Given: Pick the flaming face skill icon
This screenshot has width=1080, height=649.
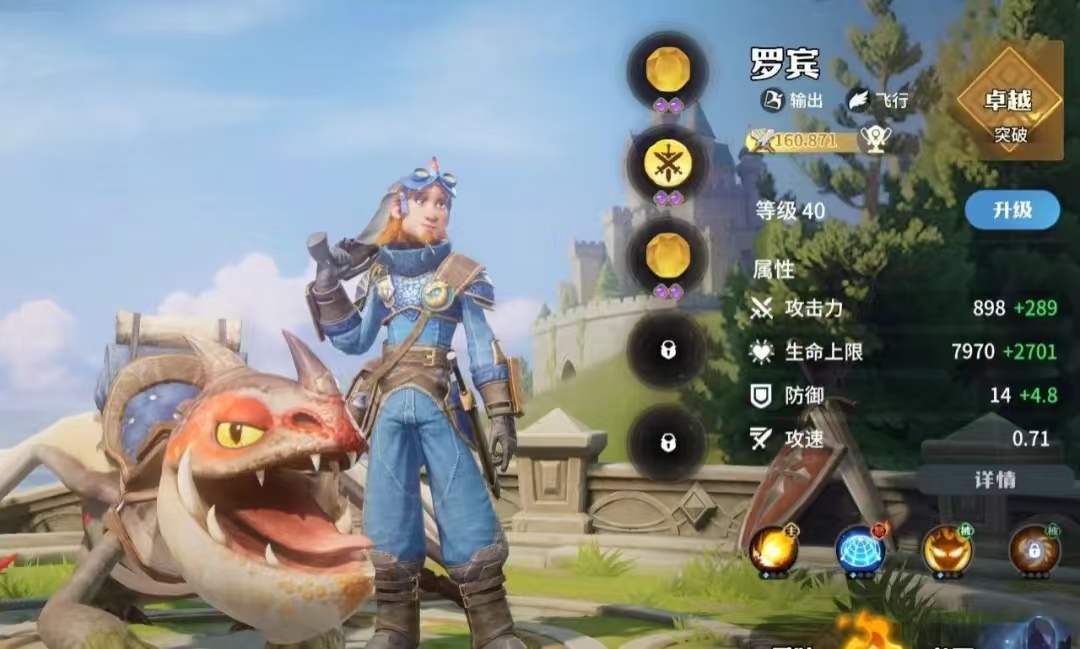Looking at the screenshot, I should coord(946,550).
